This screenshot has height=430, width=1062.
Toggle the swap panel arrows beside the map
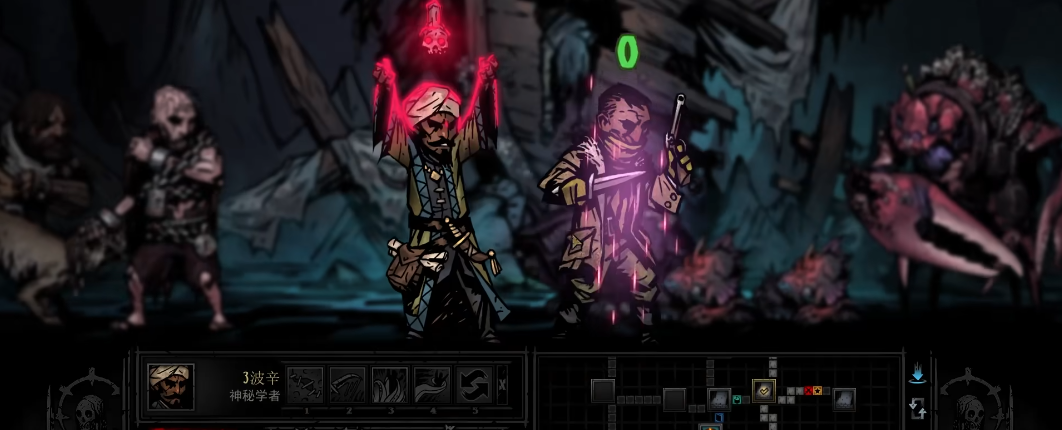coord(917,407)
